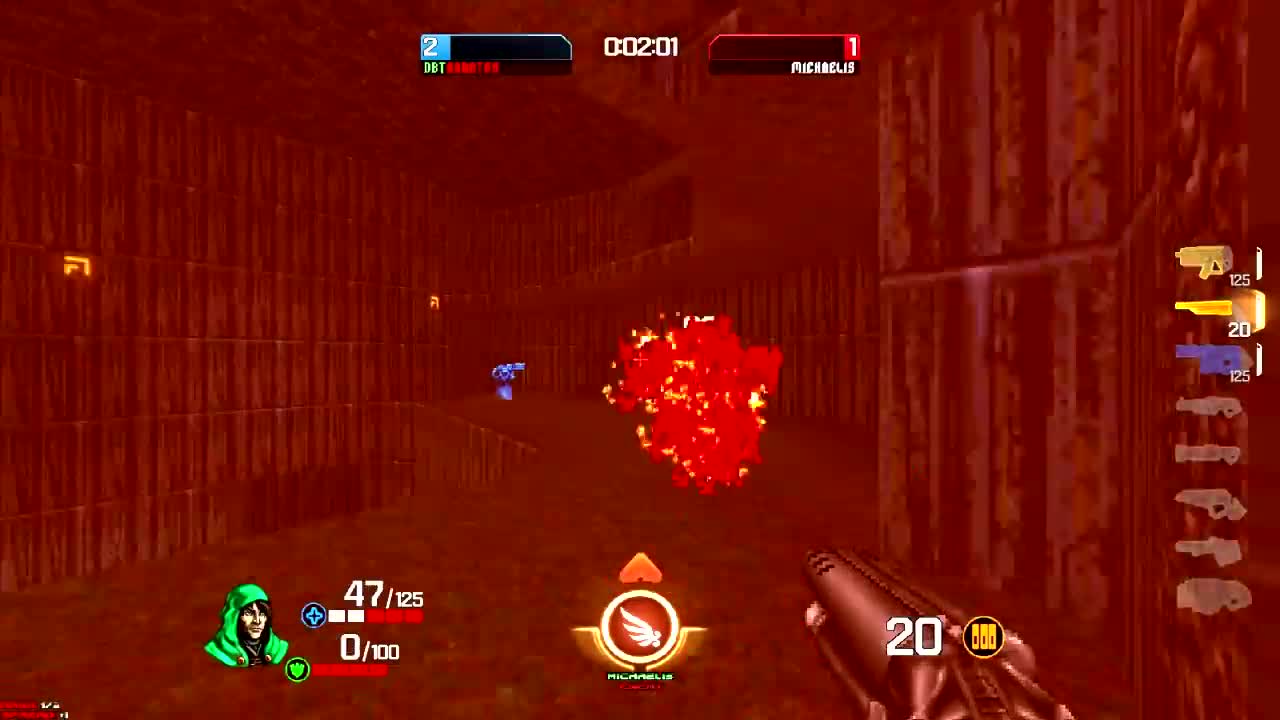The width and height of the screenshot is (1280, 720).
Task: Select the yellow machine gun weapon icon
Action: (1205, 258)
